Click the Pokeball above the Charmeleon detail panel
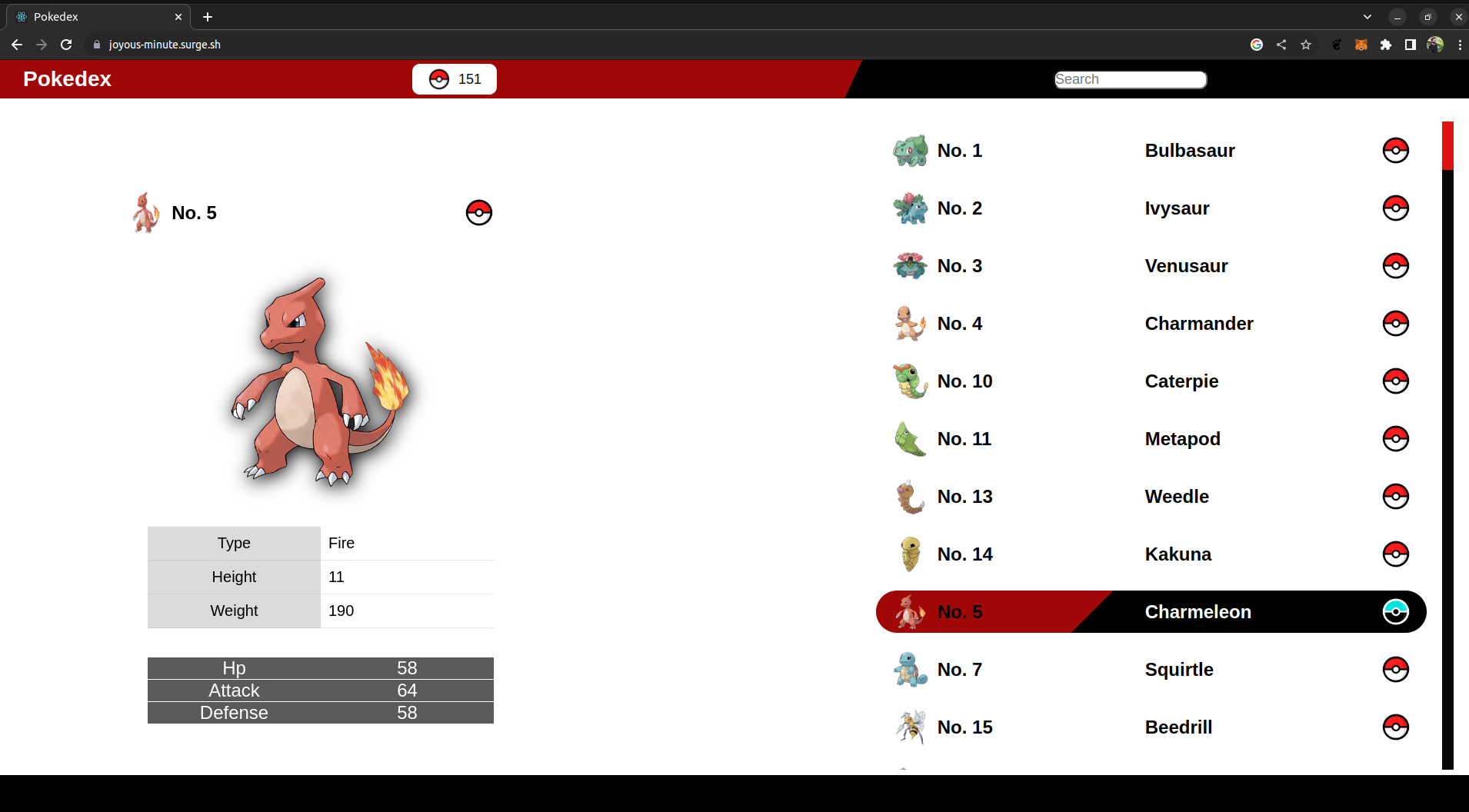Viewport: 1469px width, 812px height. tap(478, 212)
